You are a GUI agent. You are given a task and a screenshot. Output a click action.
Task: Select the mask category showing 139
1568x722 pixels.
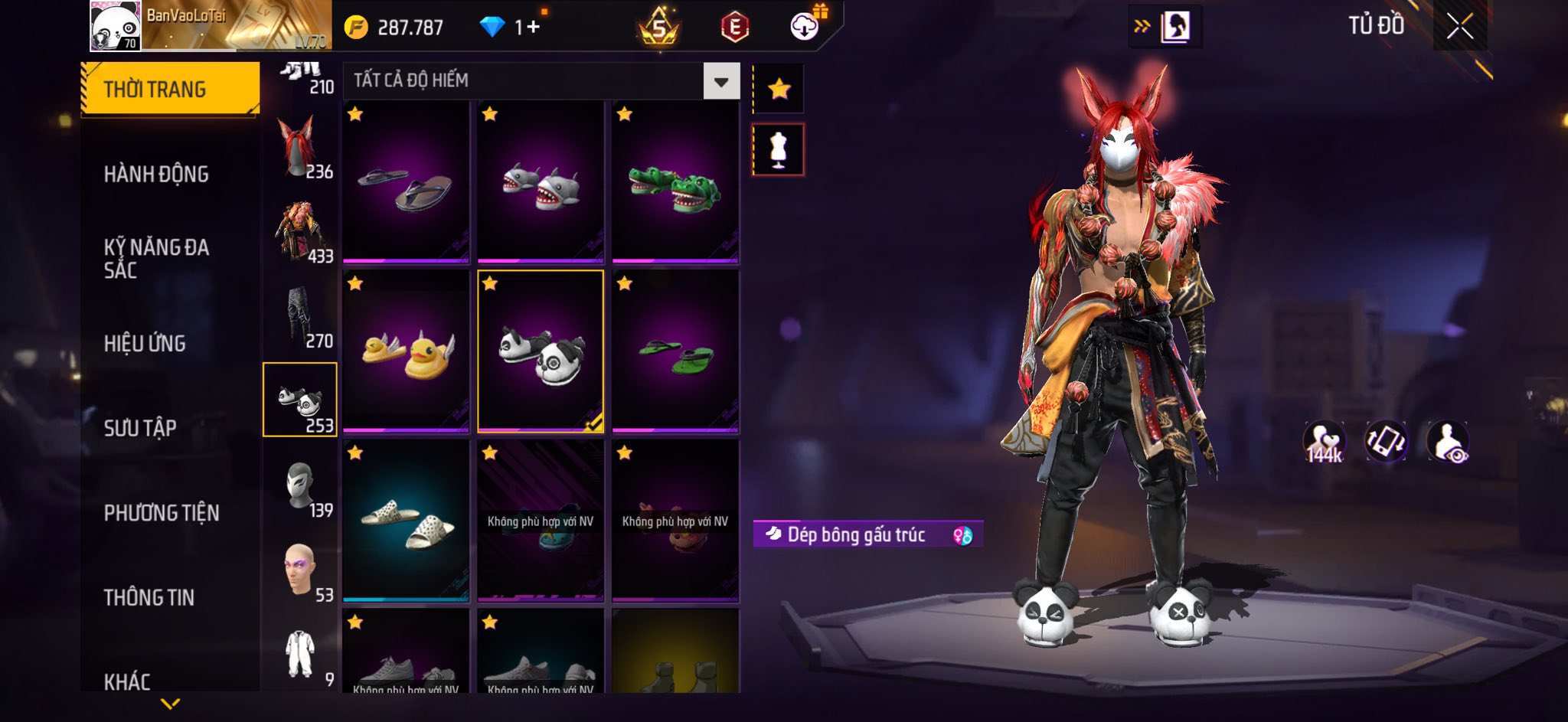click(x=300, y=486)
